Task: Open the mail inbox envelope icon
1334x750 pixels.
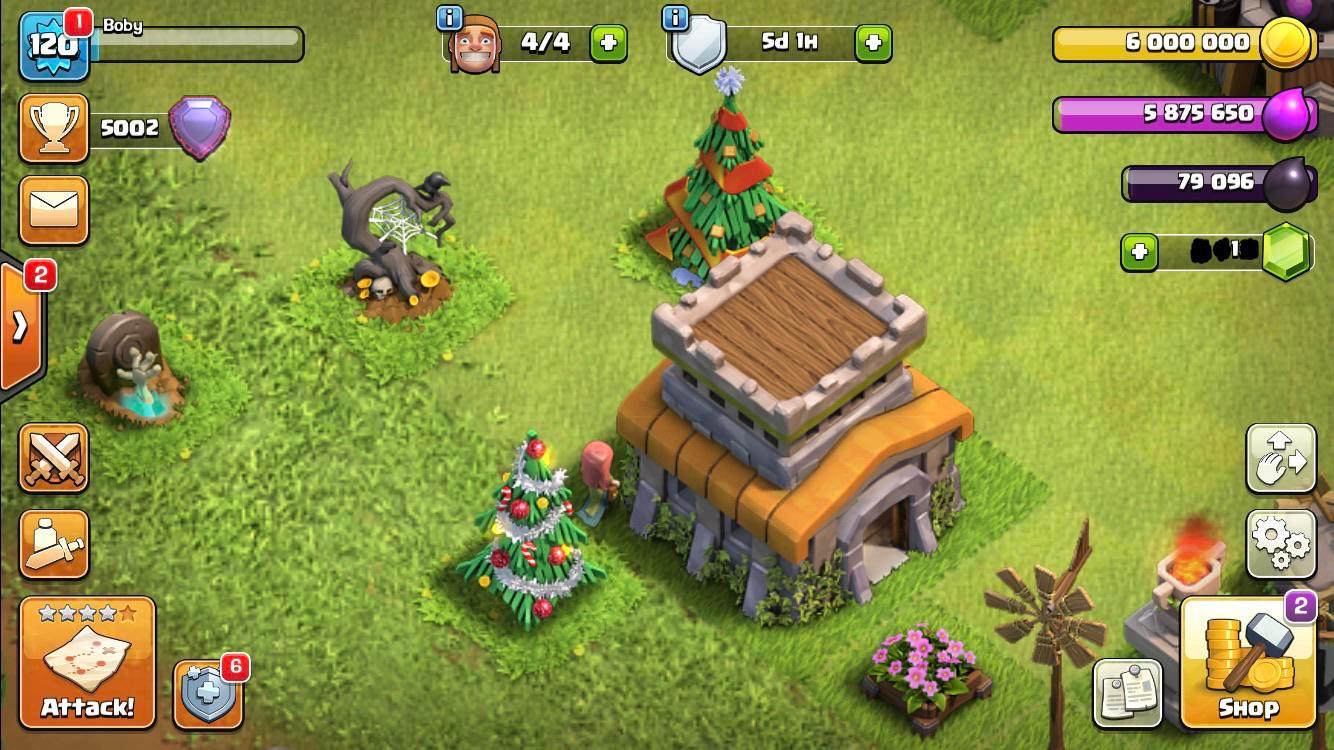Action: 53,210
